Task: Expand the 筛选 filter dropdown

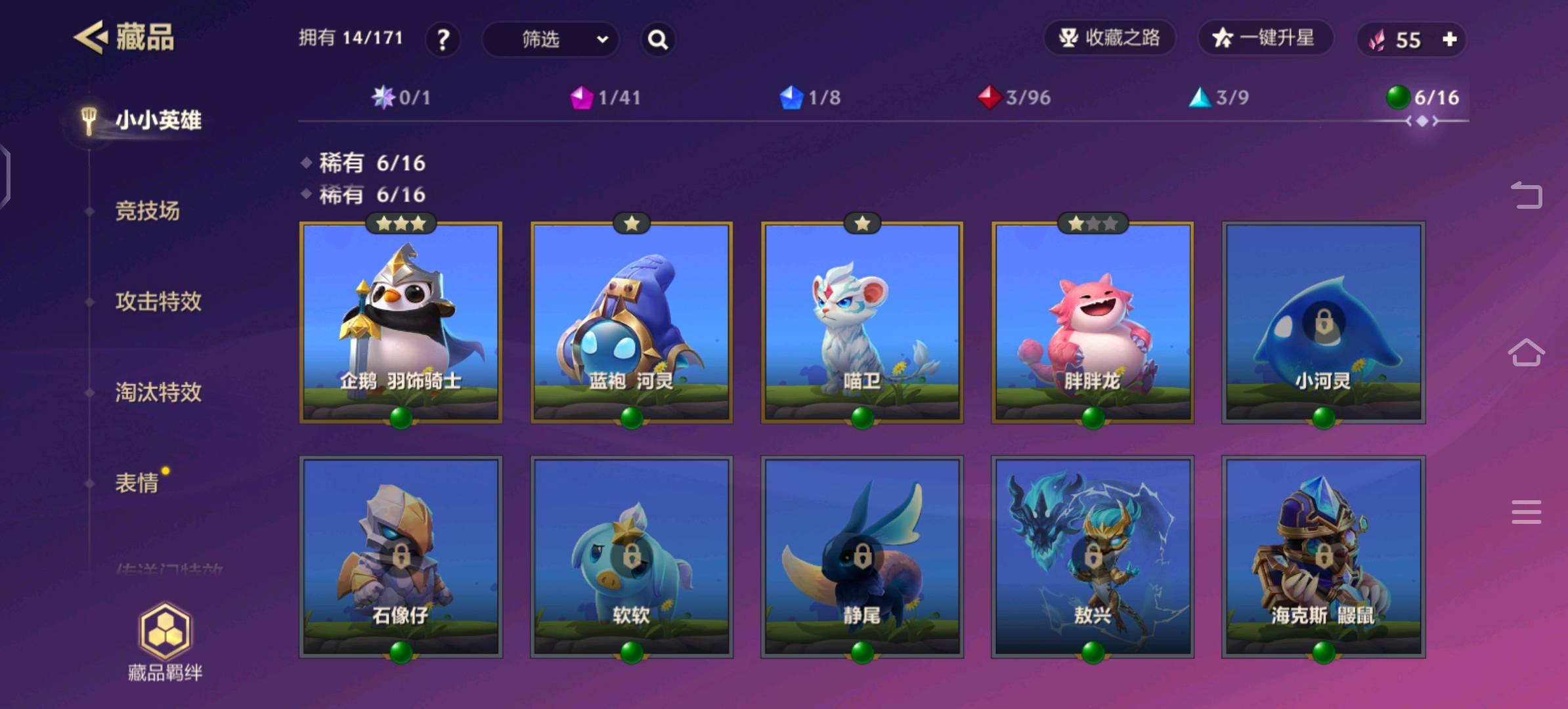Action: [550, 39]
